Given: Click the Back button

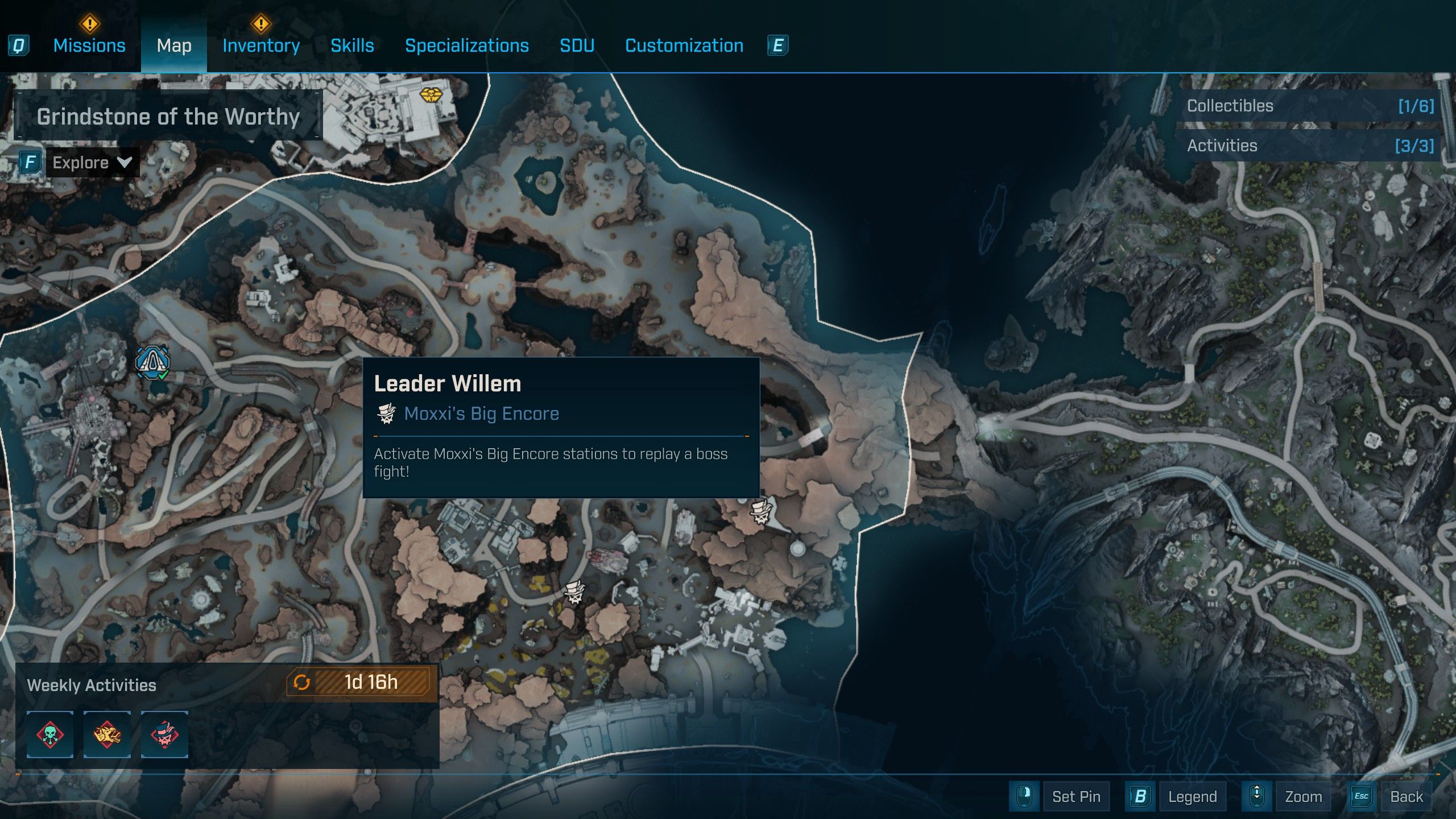Looking at the screenshot, I should 1406,796.
